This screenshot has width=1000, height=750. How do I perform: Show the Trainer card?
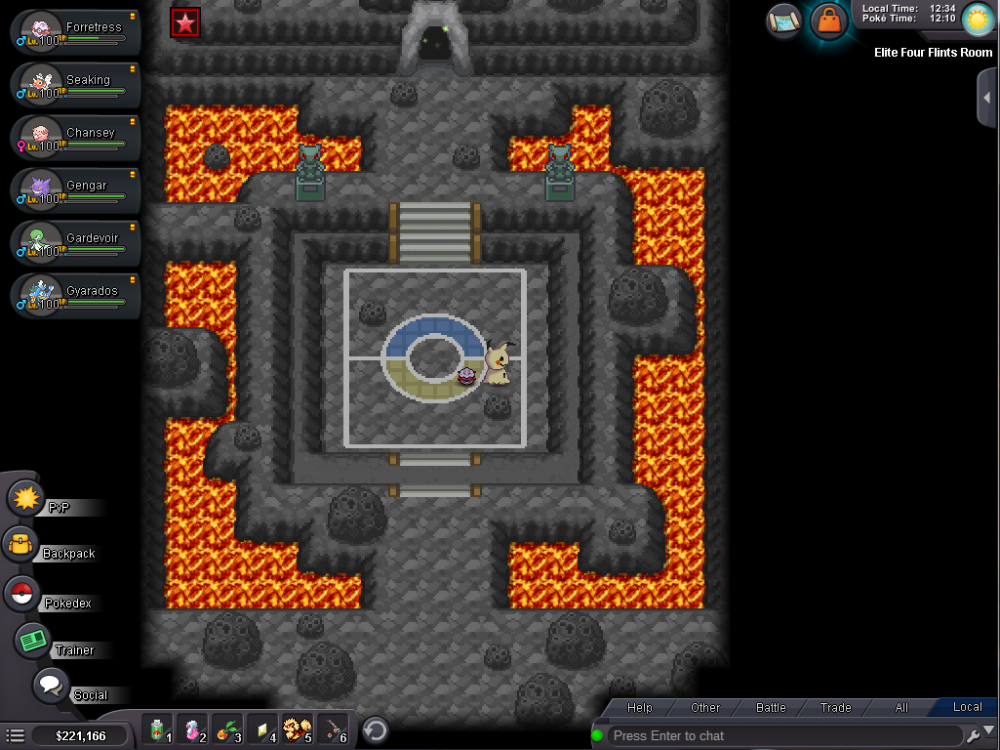click(34, 640)
